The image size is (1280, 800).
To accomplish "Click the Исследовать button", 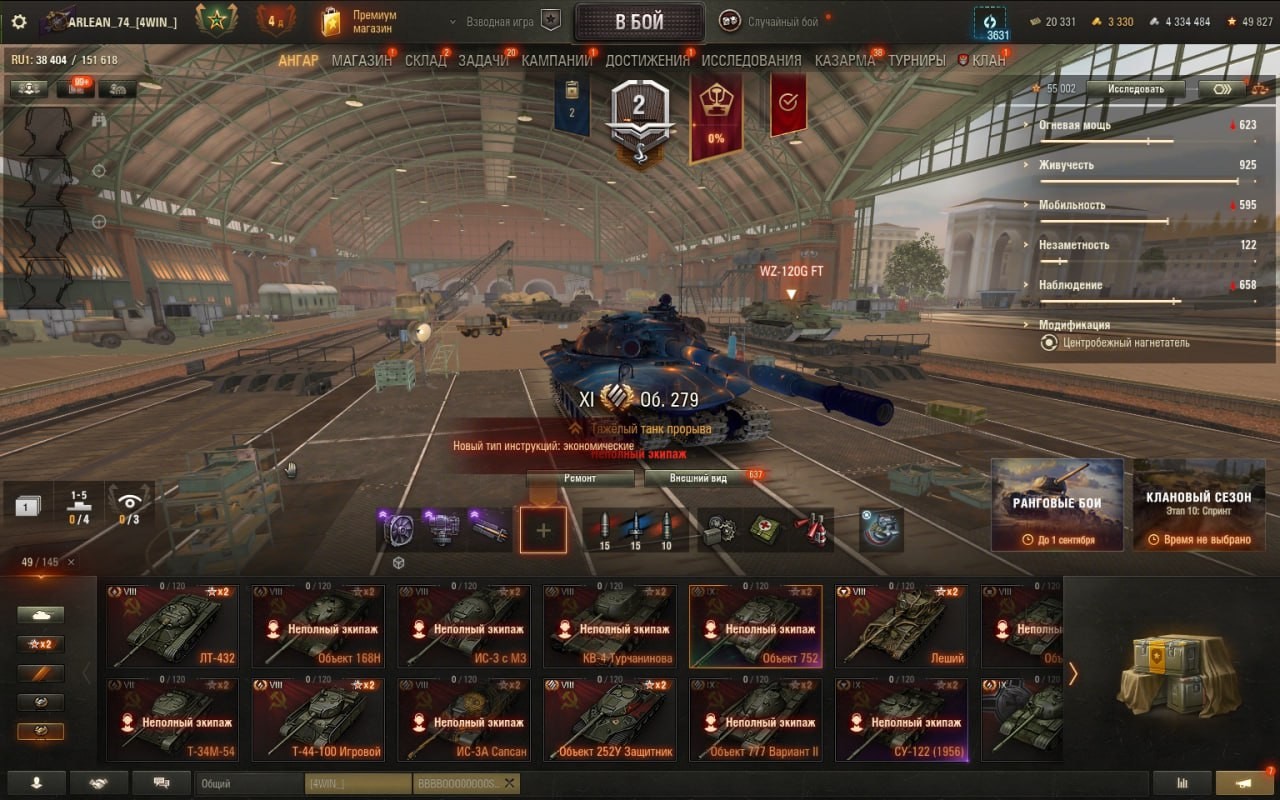I will (1135, 89).
